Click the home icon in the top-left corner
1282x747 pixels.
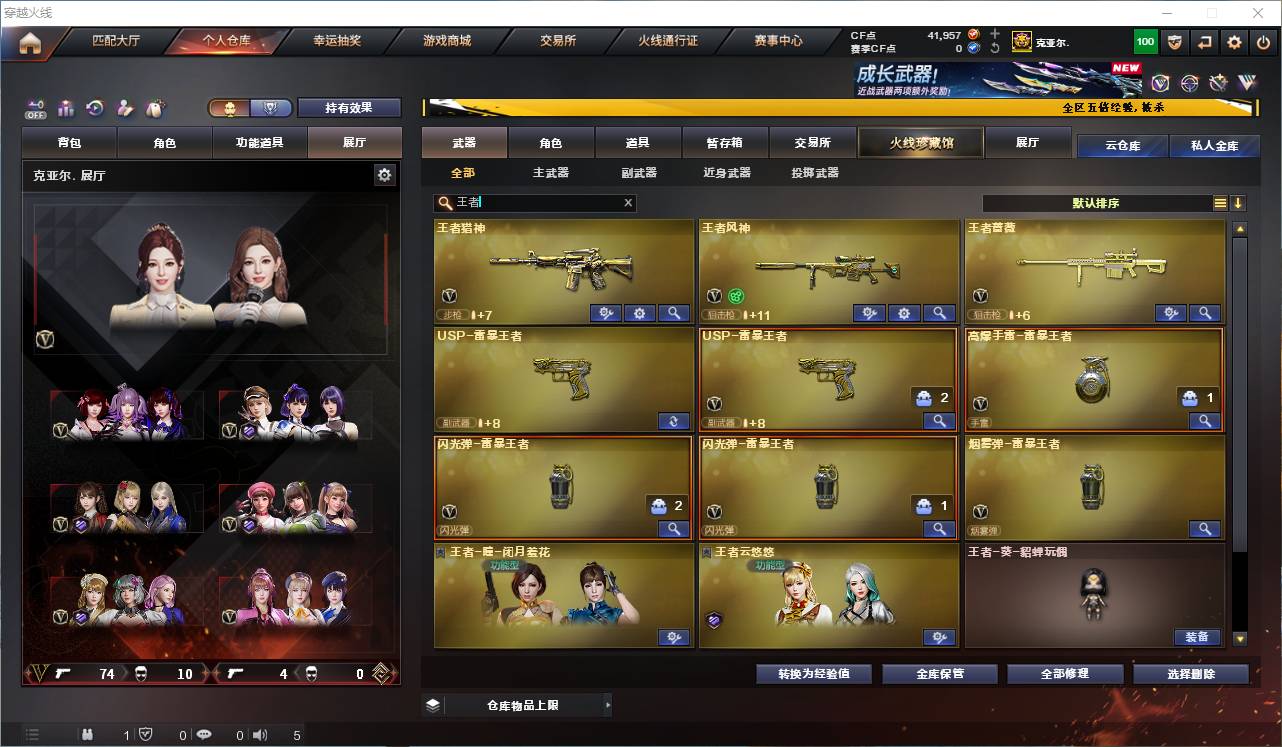pyautogui.click(x=28, y=42)
